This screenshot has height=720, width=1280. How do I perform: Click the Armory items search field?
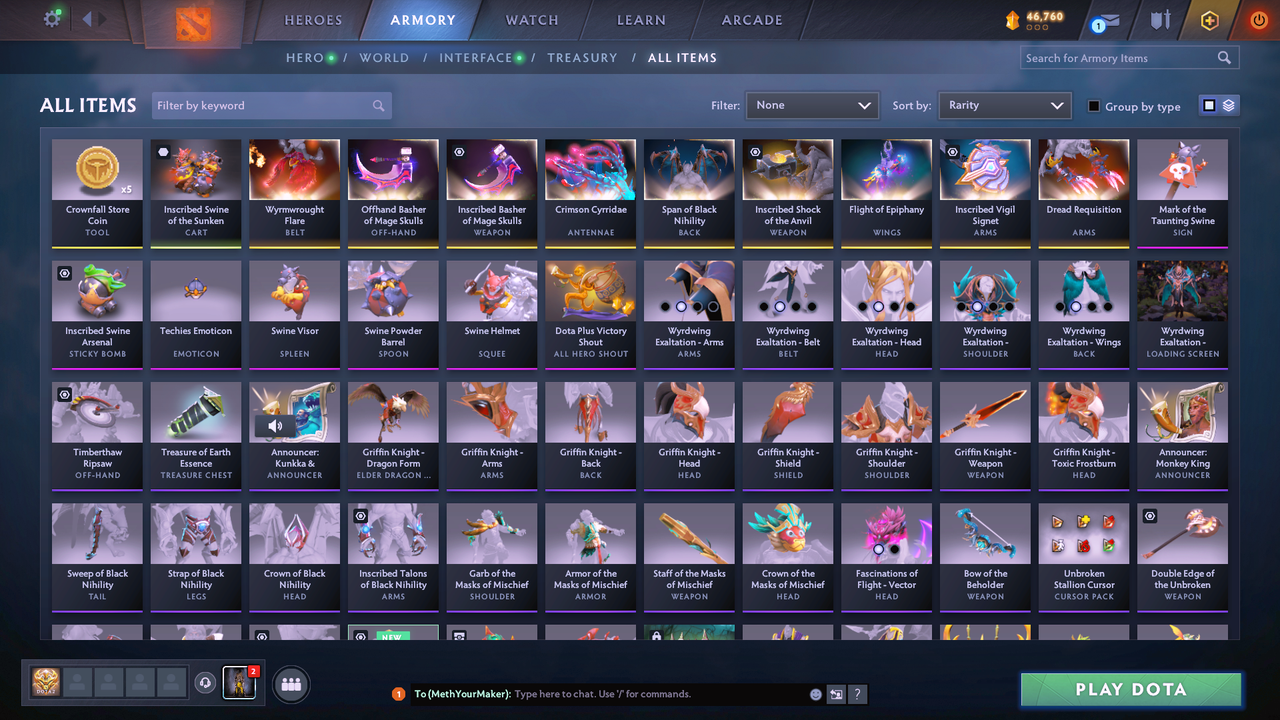[x=1120, y=57]
